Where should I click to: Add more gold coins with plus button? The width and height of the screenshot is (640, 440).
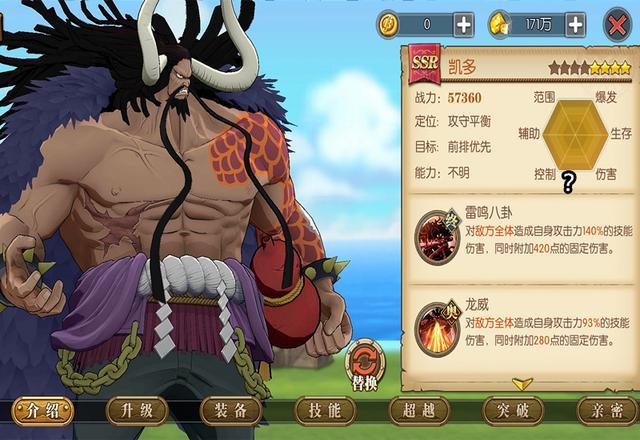click(x=464, y=24)
